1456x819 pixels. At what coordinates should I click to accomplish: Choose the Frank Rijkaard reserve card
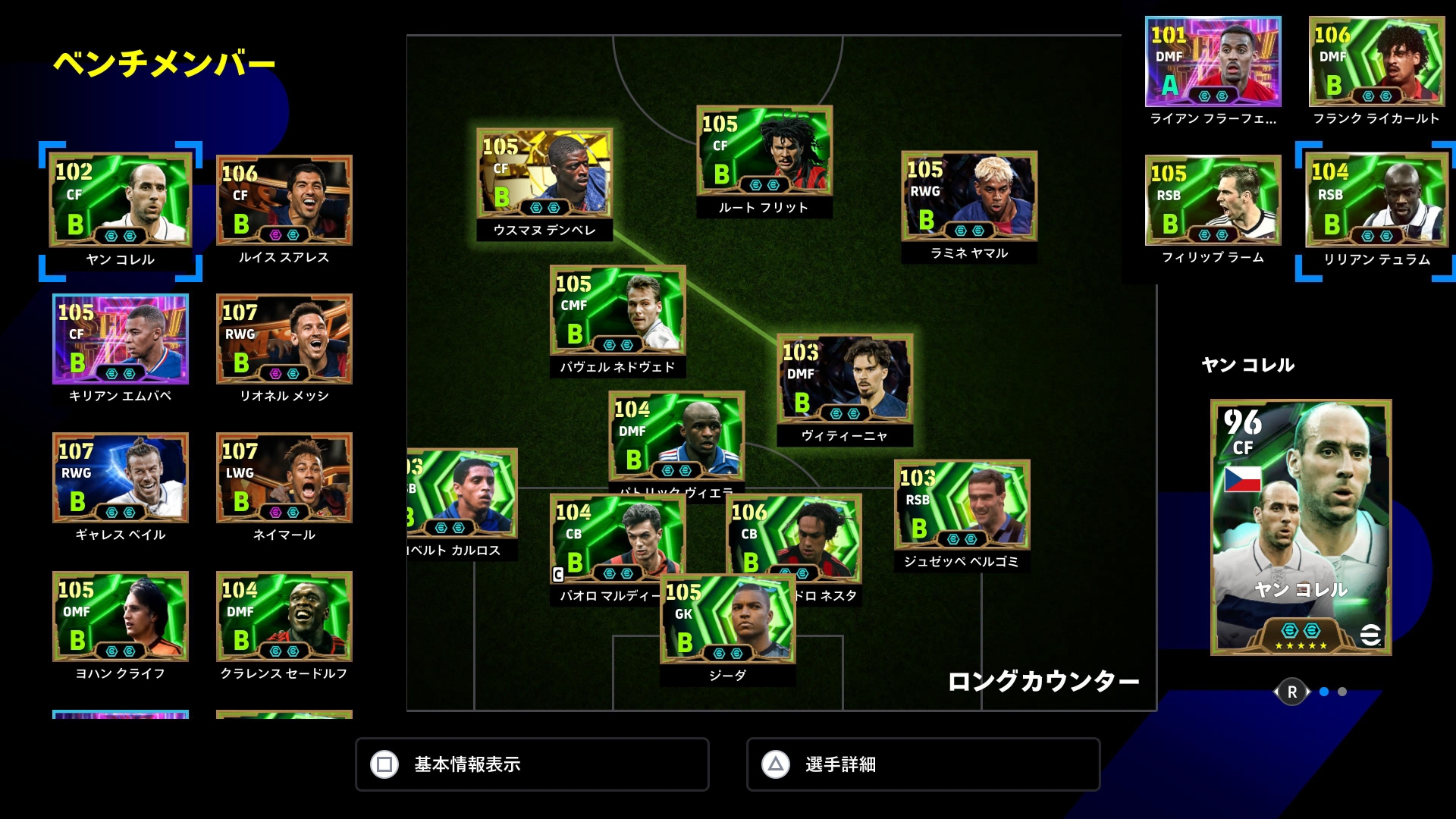(1376, 62)
